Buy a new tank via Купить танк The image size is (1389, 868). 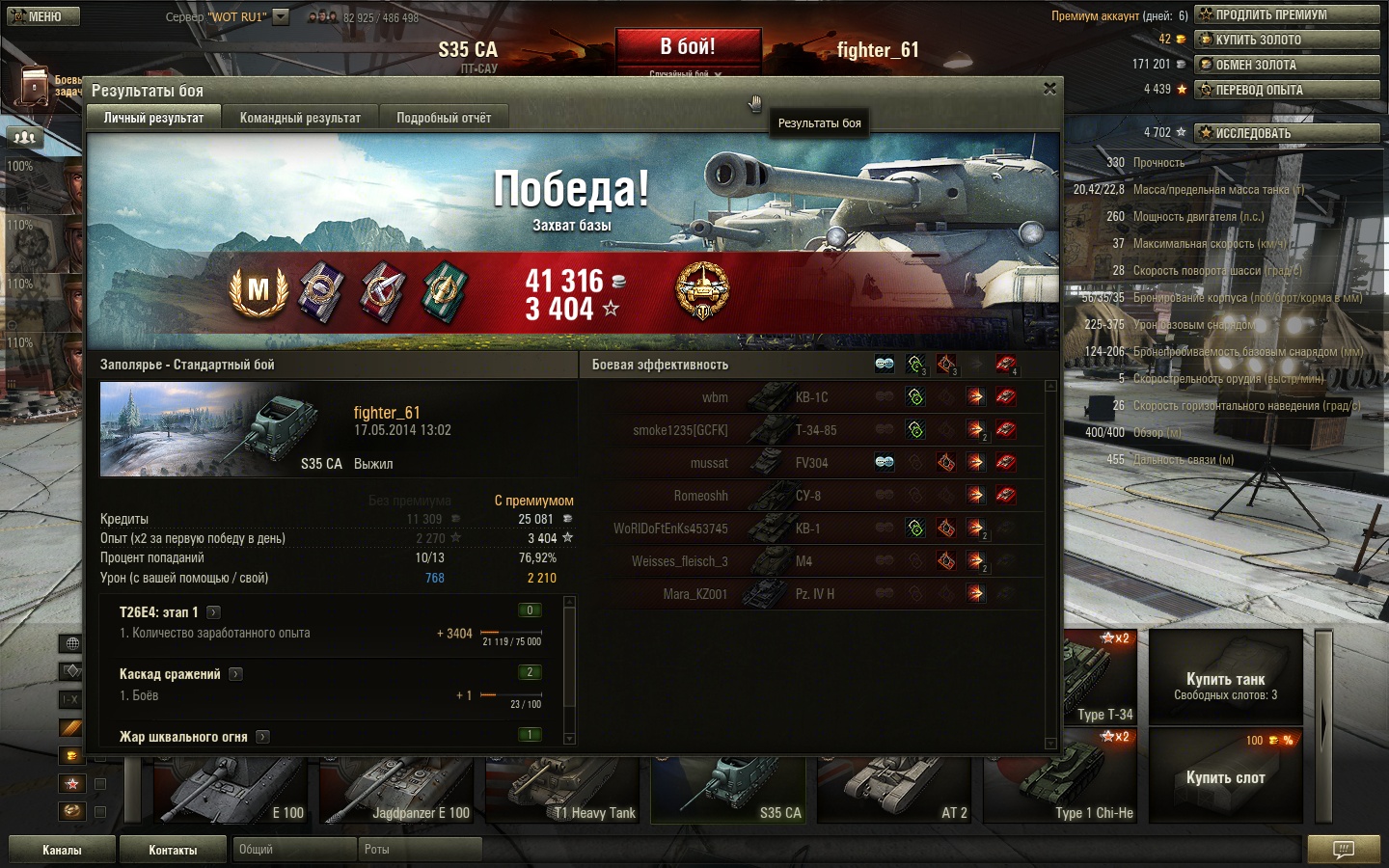(x=1225, y=686)
